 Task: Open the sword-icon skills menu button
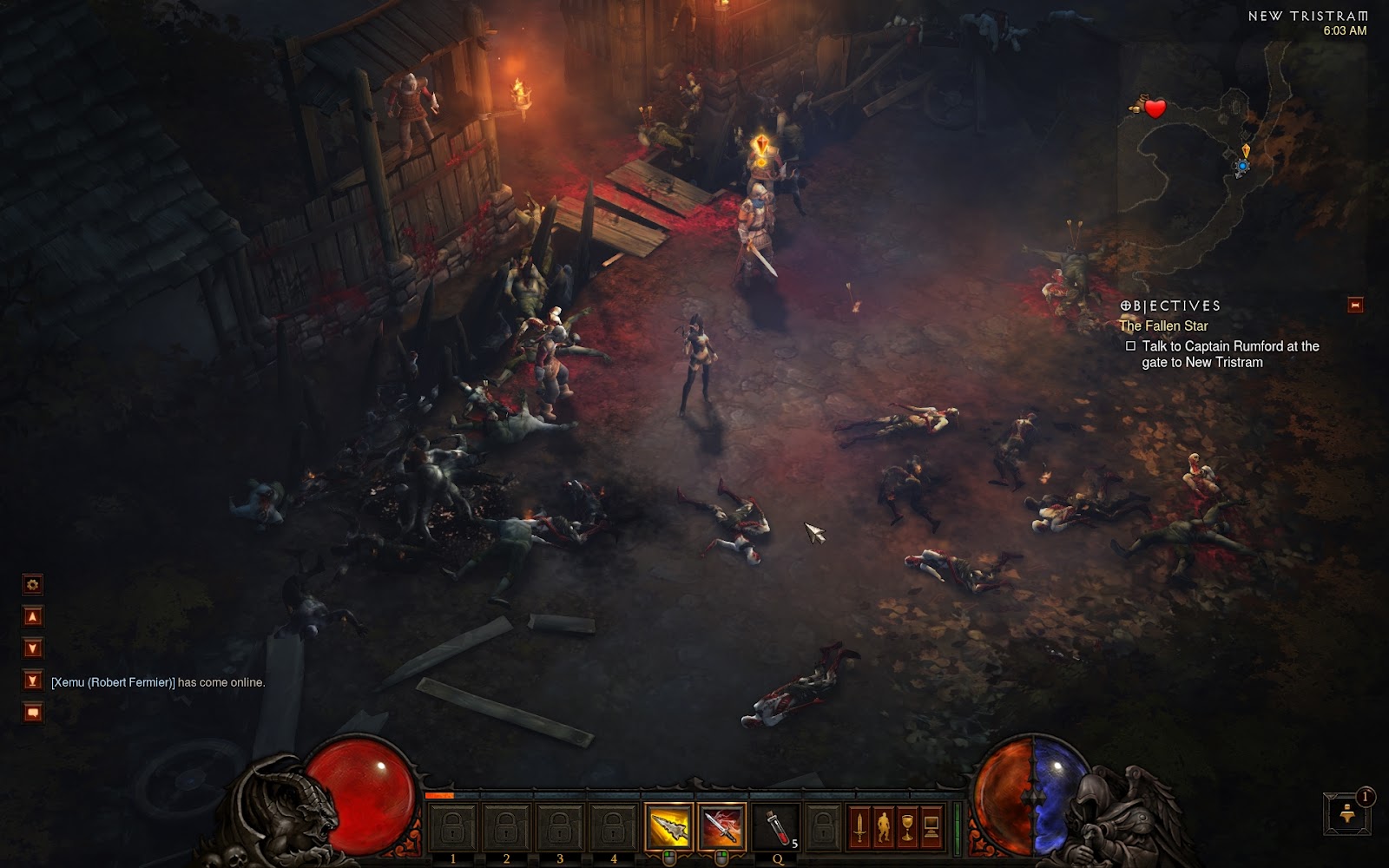click(859, 826)
